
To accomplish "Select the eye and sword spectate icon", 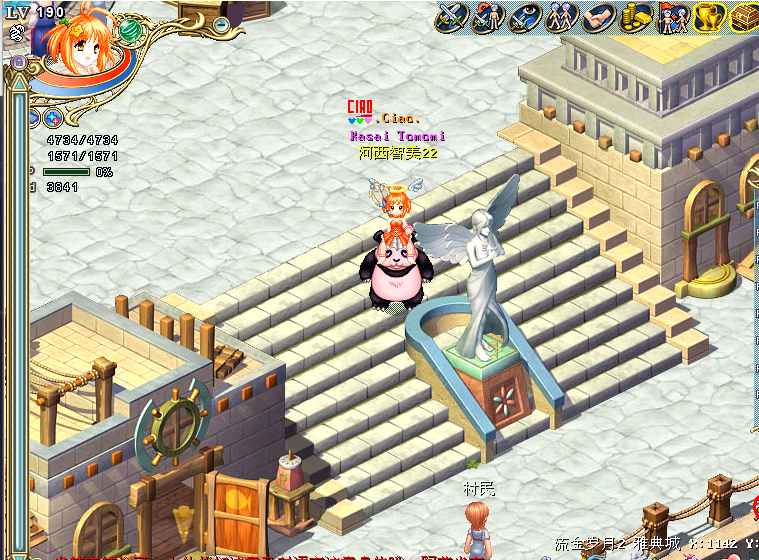I will click(x=523, y=17).
